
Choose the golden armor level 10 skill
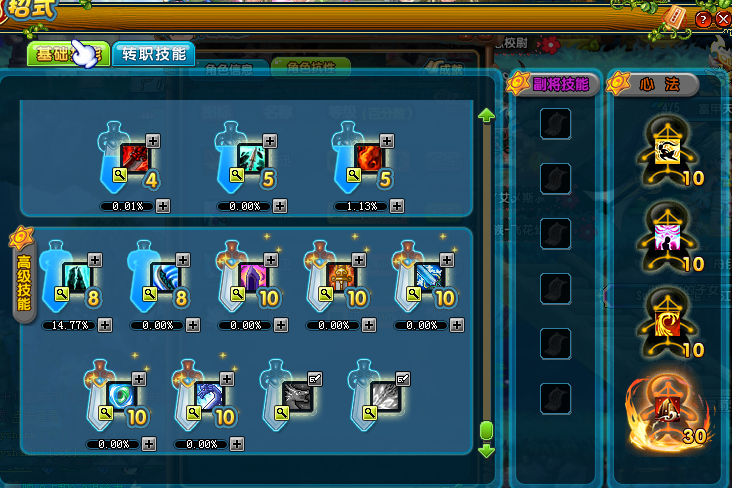(338, 275)
